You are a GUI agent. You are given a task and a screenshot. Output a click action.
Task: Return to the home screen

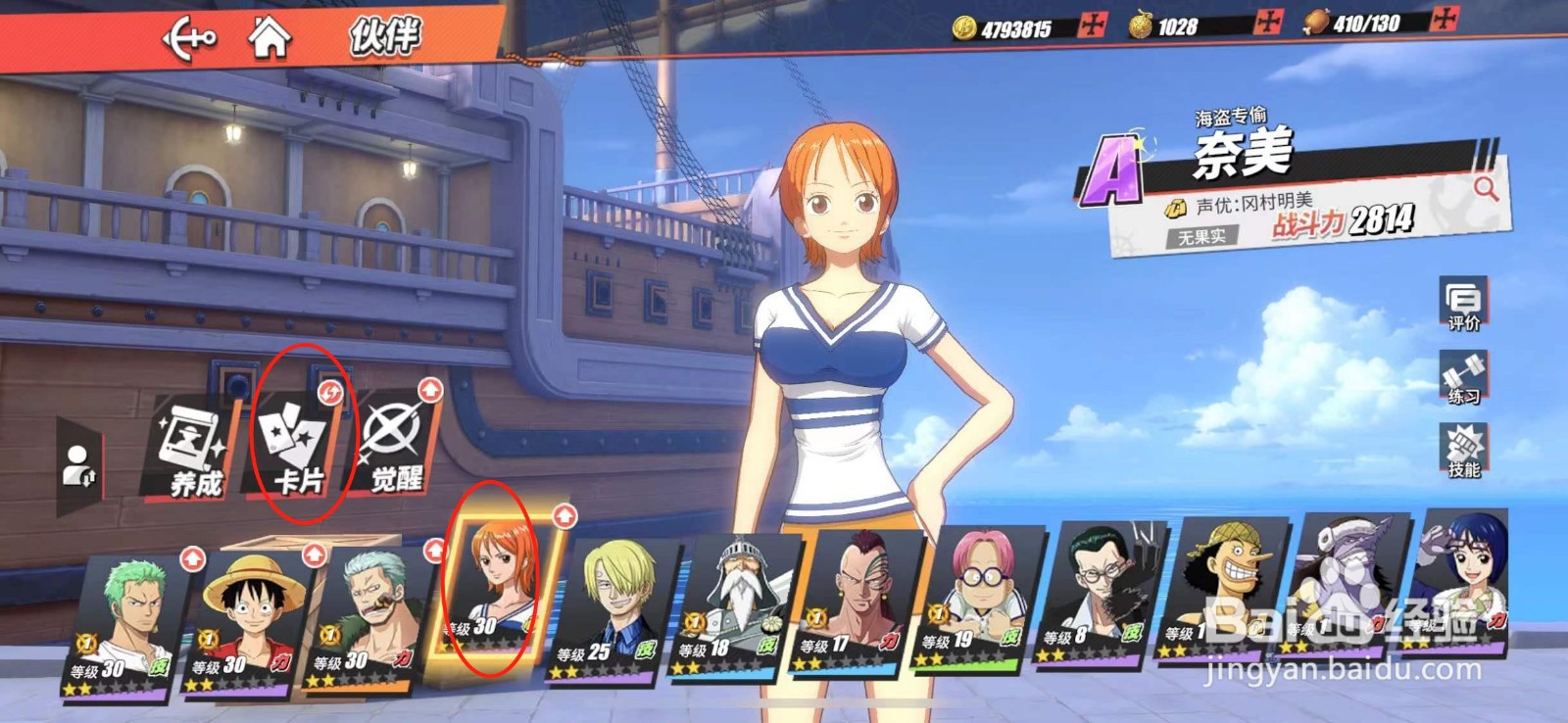269,38
